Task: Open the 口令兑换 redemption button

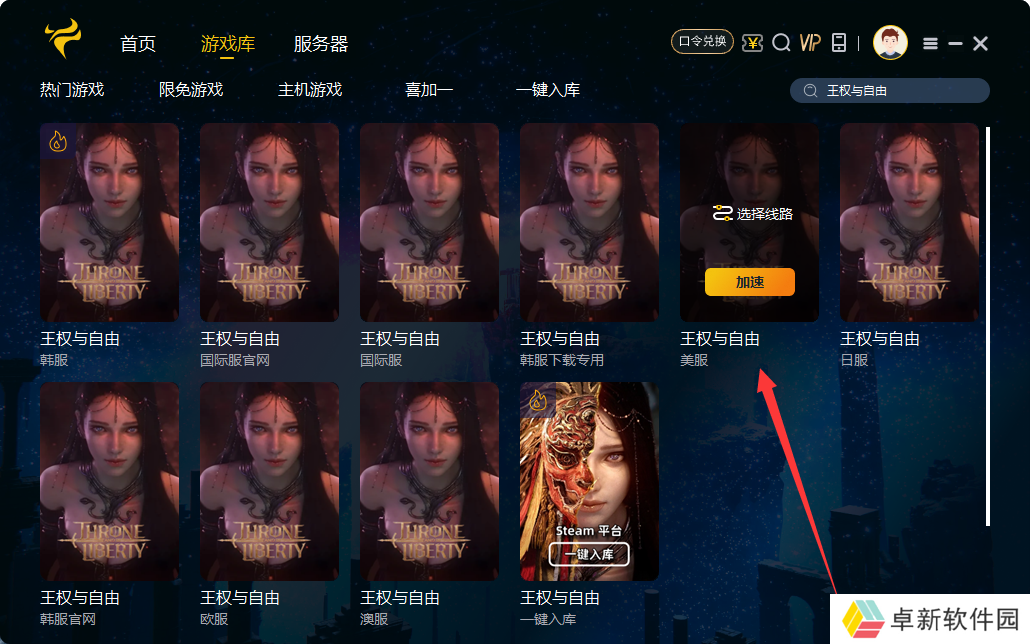Action: point(702,42)
